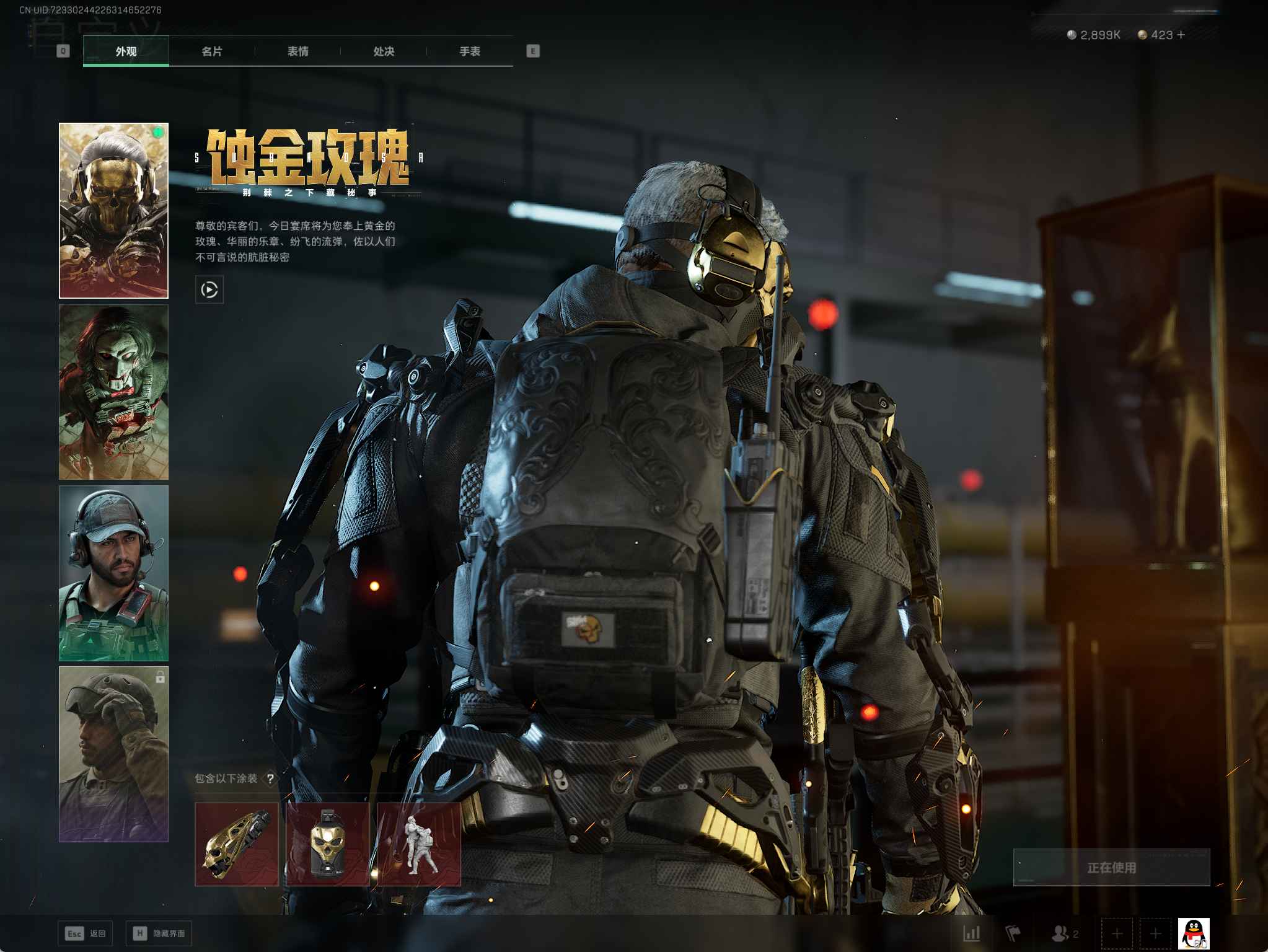Go to the 手表 tab
Image resolution: width=1268 pixels, height=952 pixels.
coord(470,51)
